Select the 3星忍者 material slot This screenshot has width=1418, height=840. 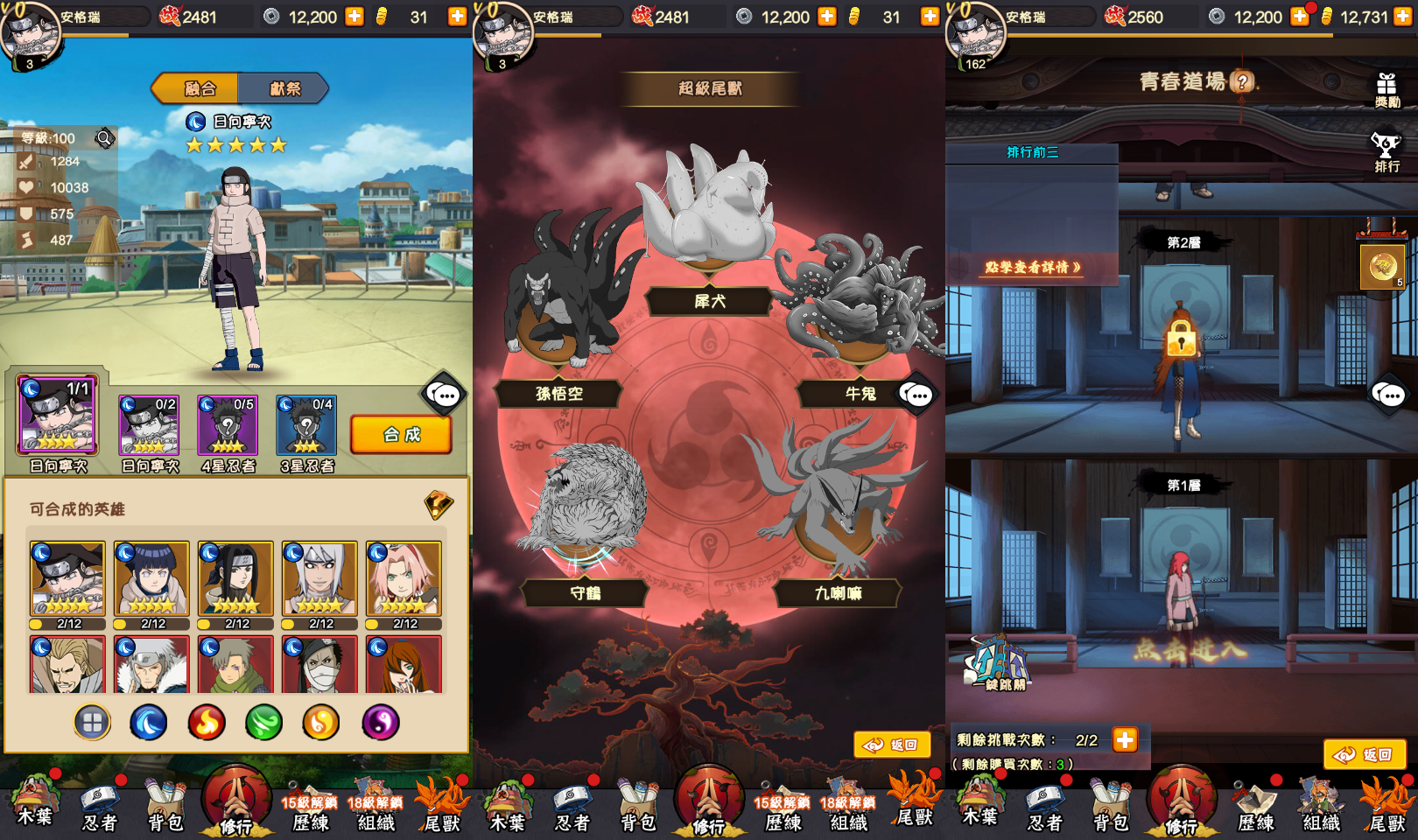point(306,426)
